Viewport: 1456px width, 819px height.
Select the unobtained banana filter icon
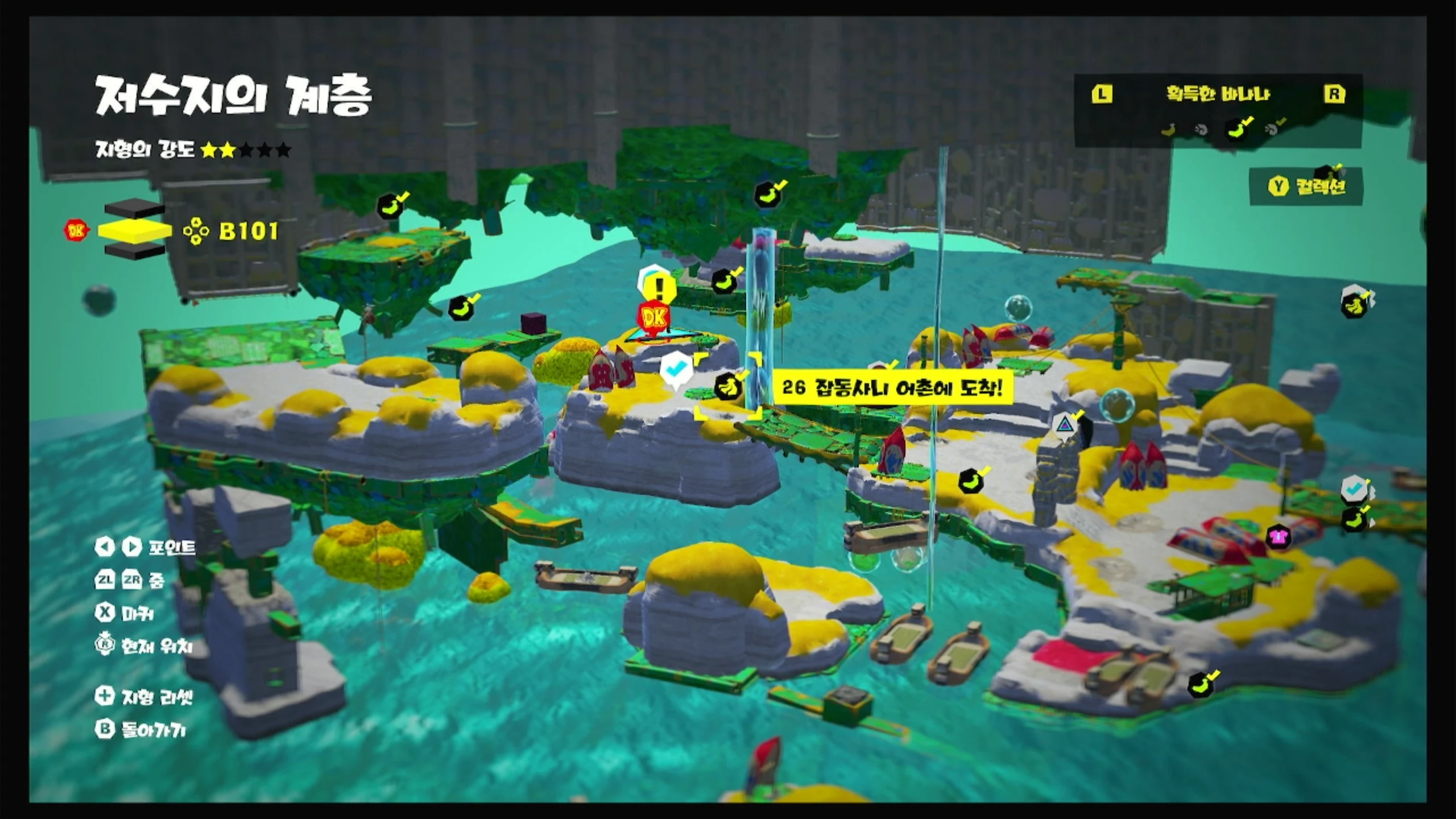coord(1168,130)
